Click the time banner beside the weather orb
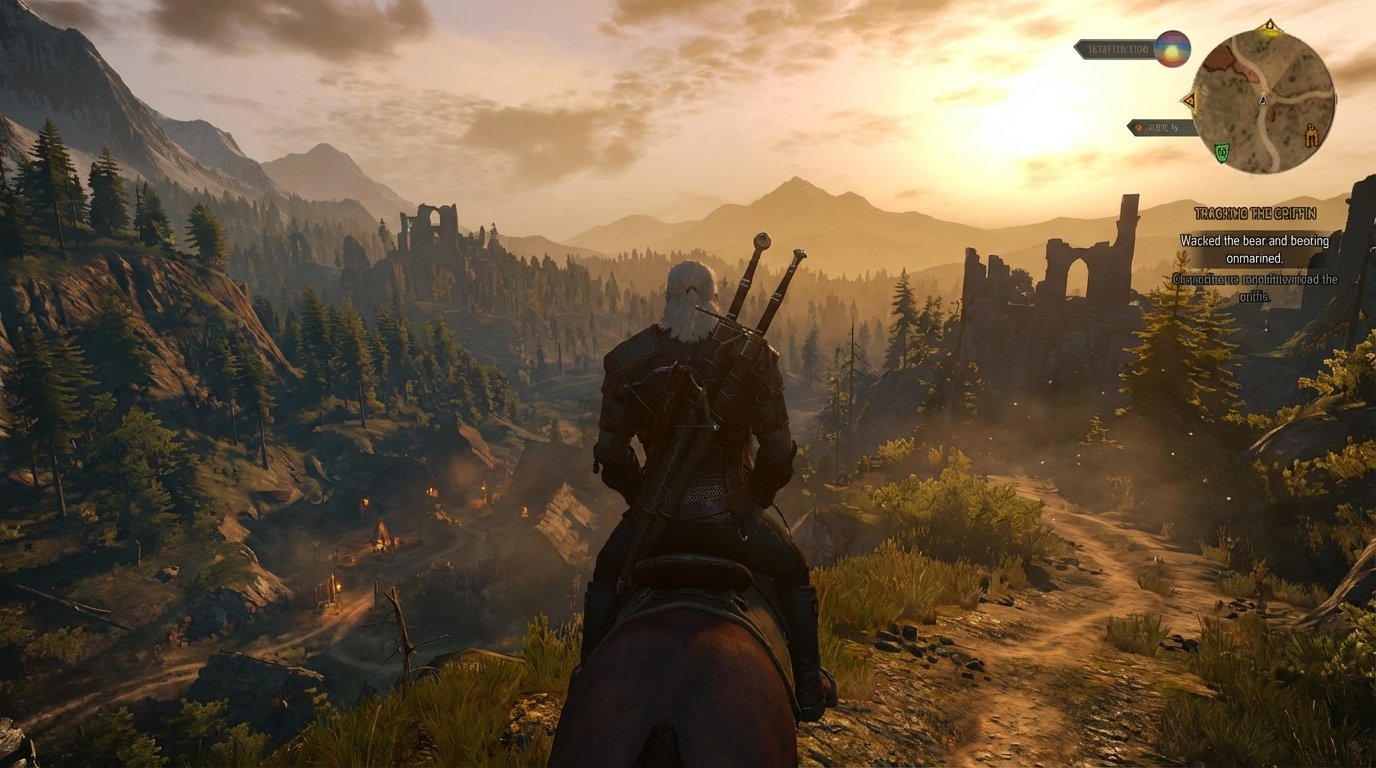Image resolution: width=1376 pixels, height=768 pixels. point(1116,50)
